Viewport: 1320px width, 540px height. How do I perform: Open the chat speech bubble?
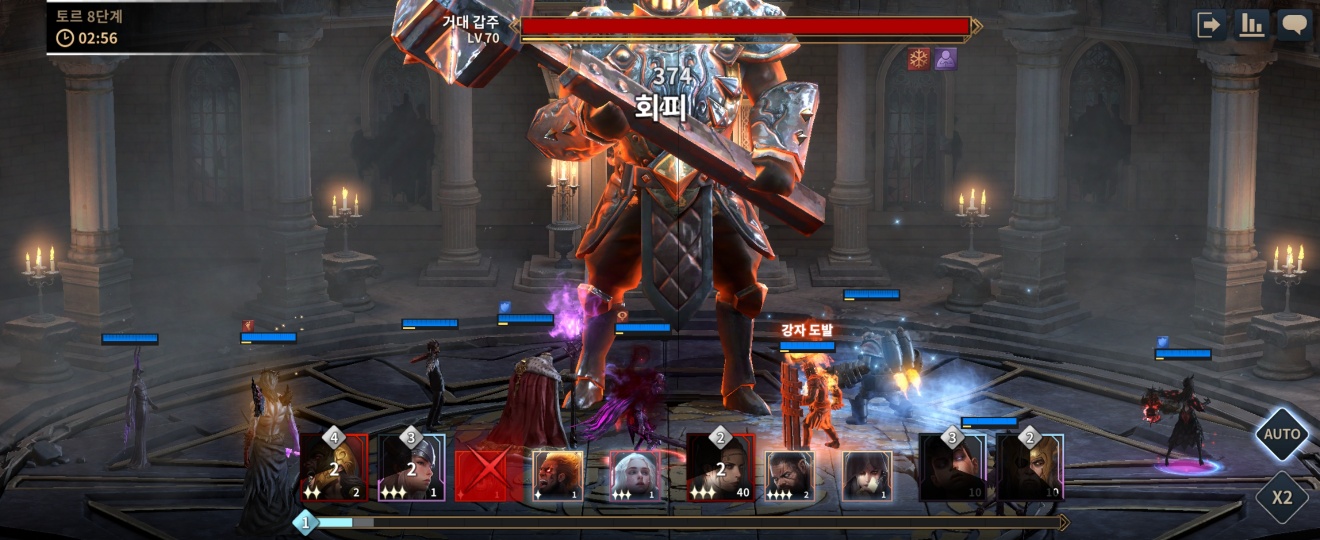pyautogui.click(x=1294, y=25)
